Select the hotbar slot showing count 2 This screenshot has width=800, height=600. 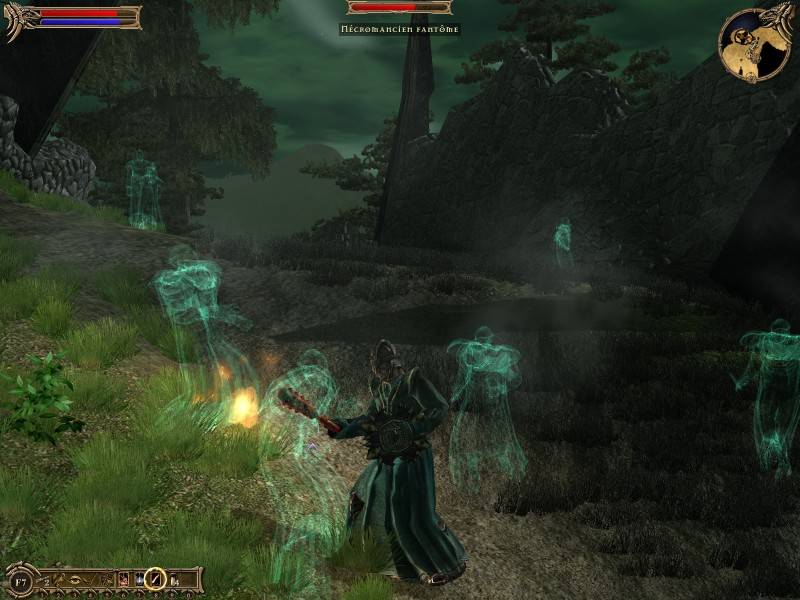click(x=44, y=580)
